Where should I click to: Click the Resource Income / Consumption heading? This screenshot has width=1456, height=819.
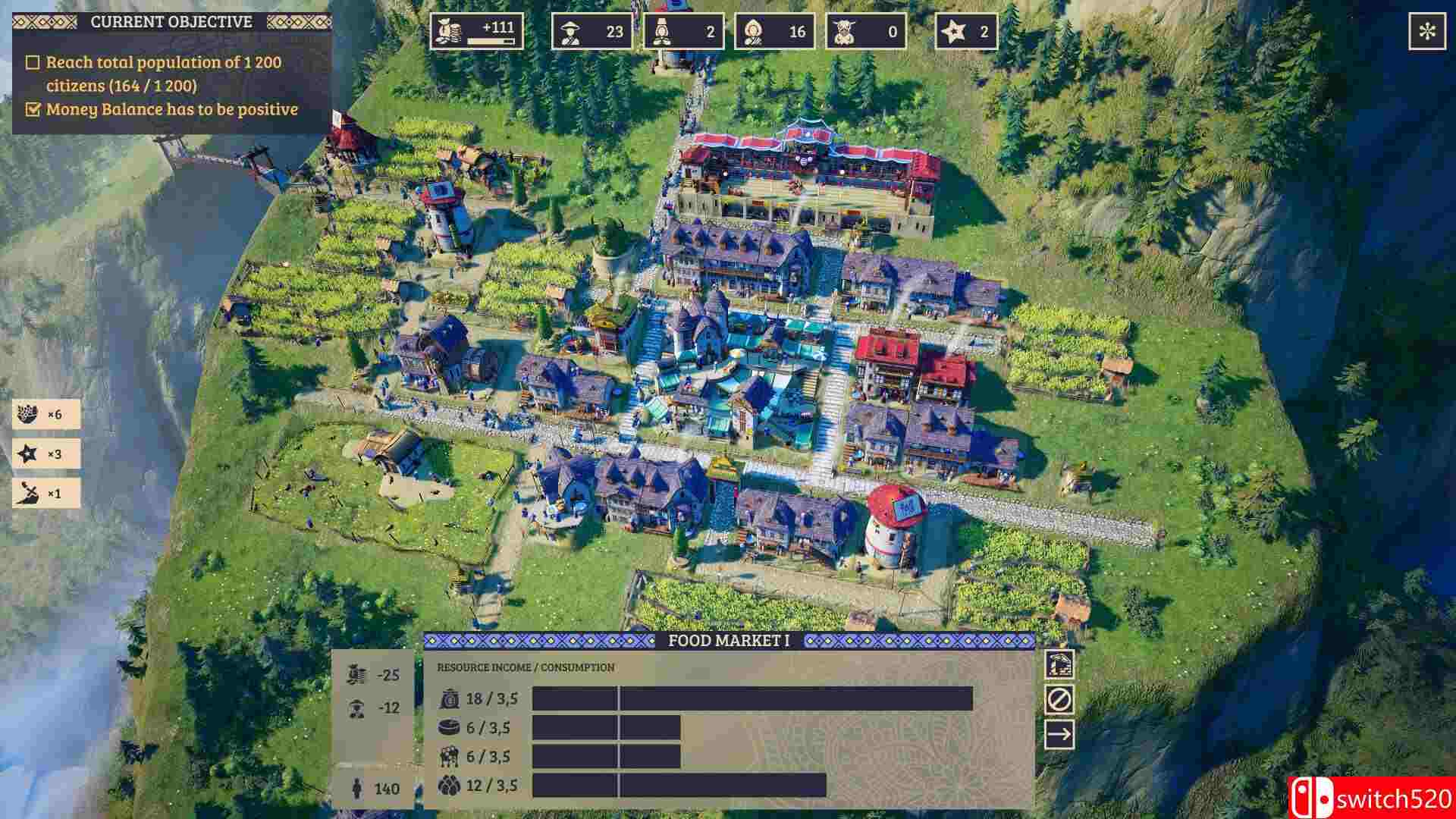coord(523,668)
